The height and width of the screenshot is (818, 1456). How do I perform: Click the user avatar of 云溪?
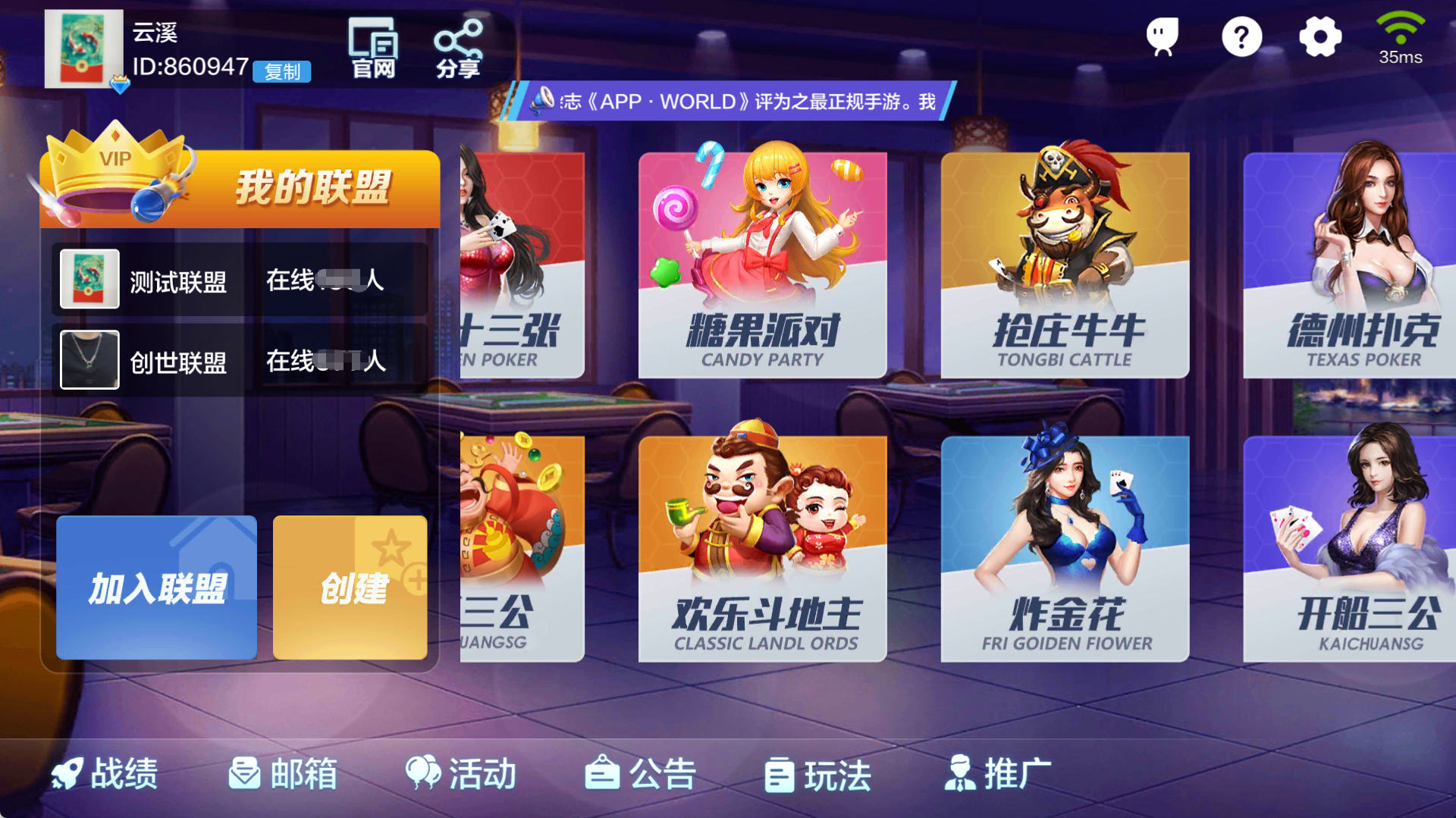click(84, 50)
